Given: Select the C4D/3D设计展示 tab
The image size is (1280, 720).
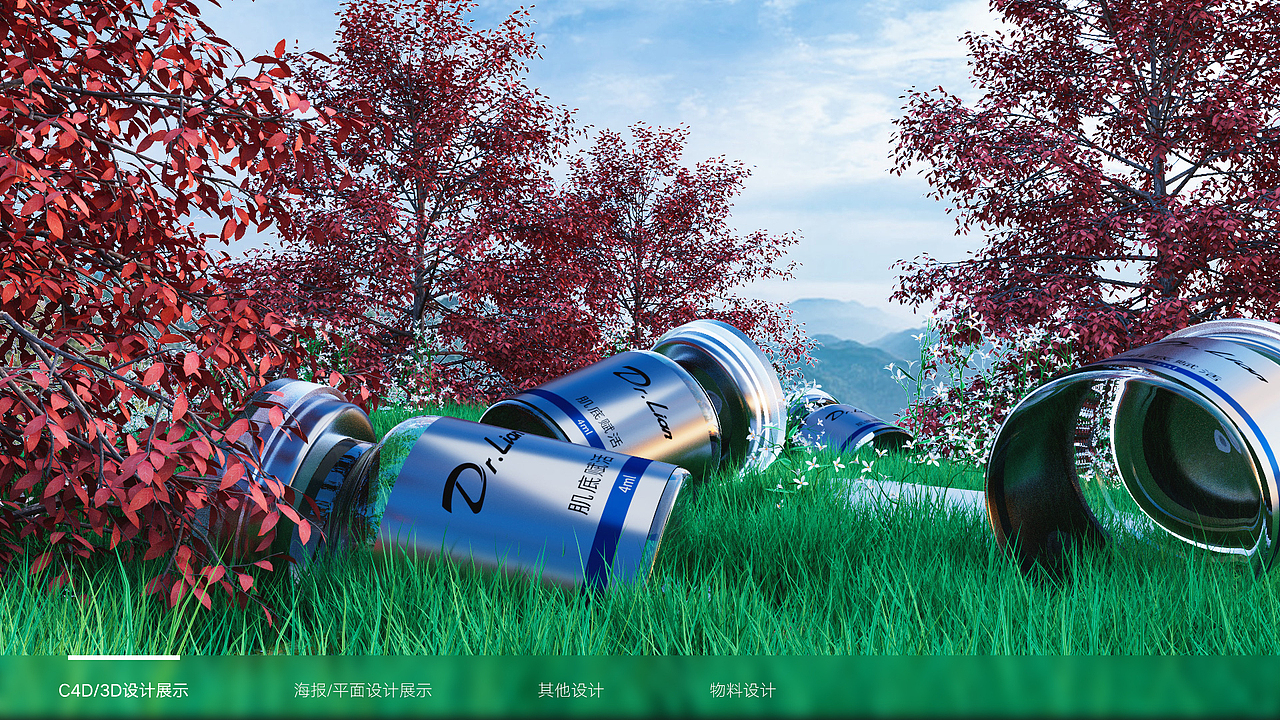Looking at the screenshot, I should point(123,690).
